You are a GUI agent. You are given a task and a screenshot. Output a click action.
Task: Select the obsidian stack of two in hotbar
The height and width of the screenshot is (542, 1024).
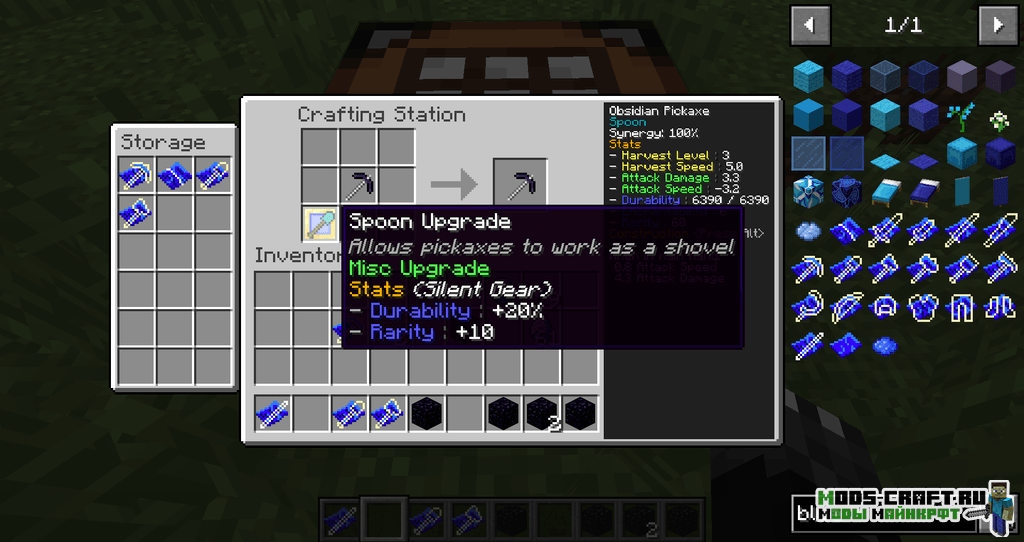pyautogui.click(x=544, y=413)
